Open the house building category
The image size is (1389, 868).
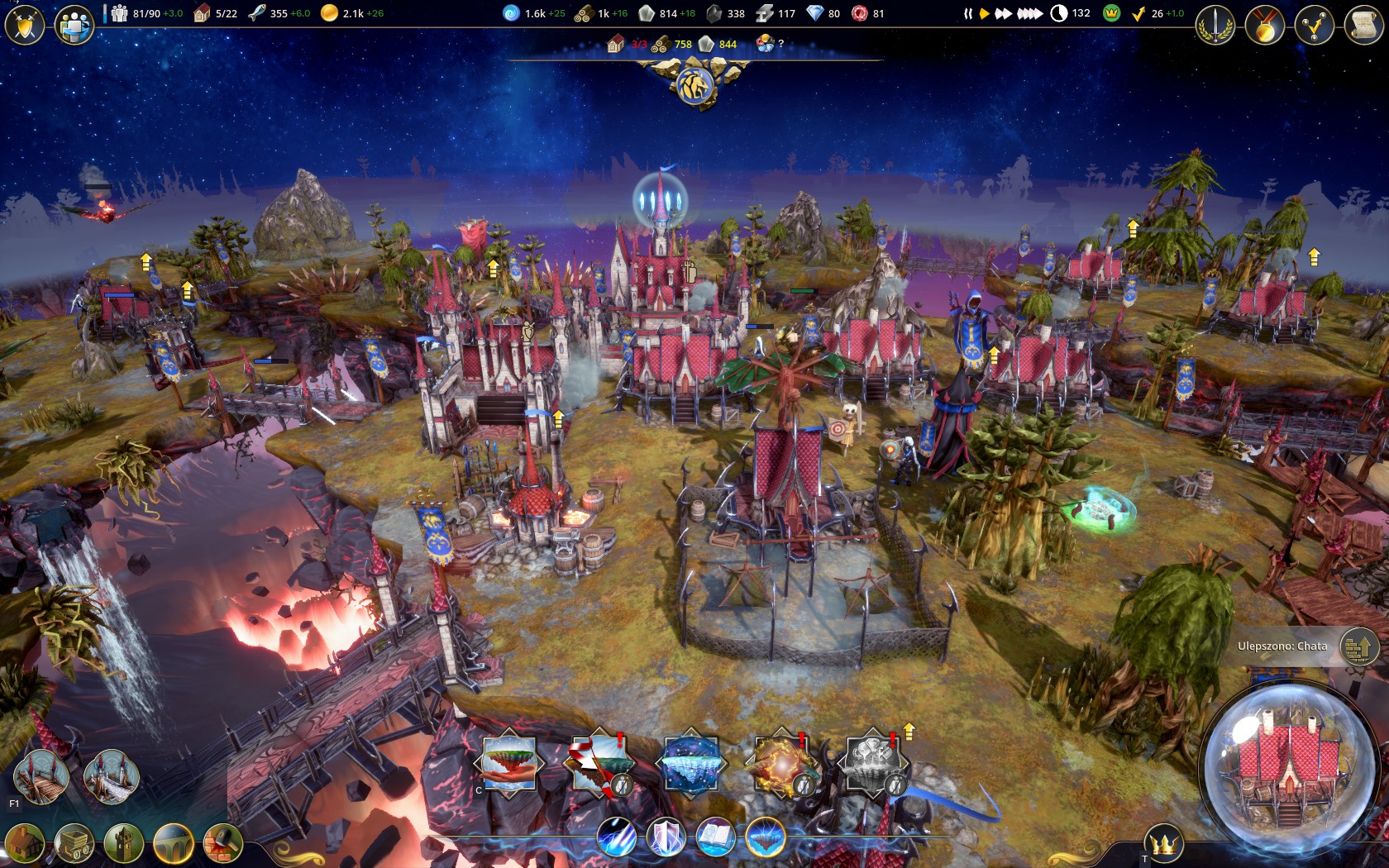(x=25, y=844)
